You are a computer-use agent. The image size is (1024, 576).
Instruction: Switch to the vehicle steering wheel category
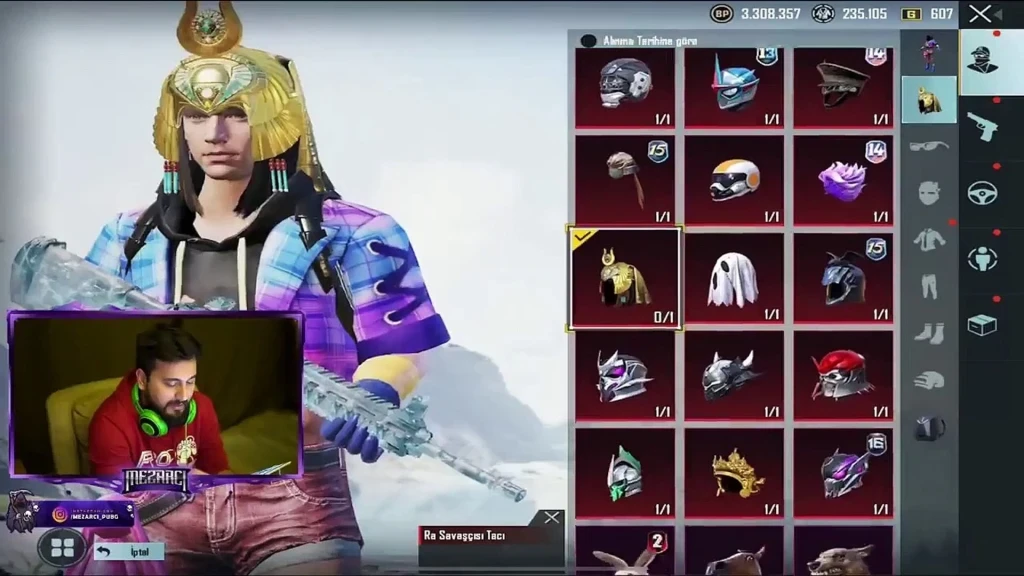click(x=982, y=192)
